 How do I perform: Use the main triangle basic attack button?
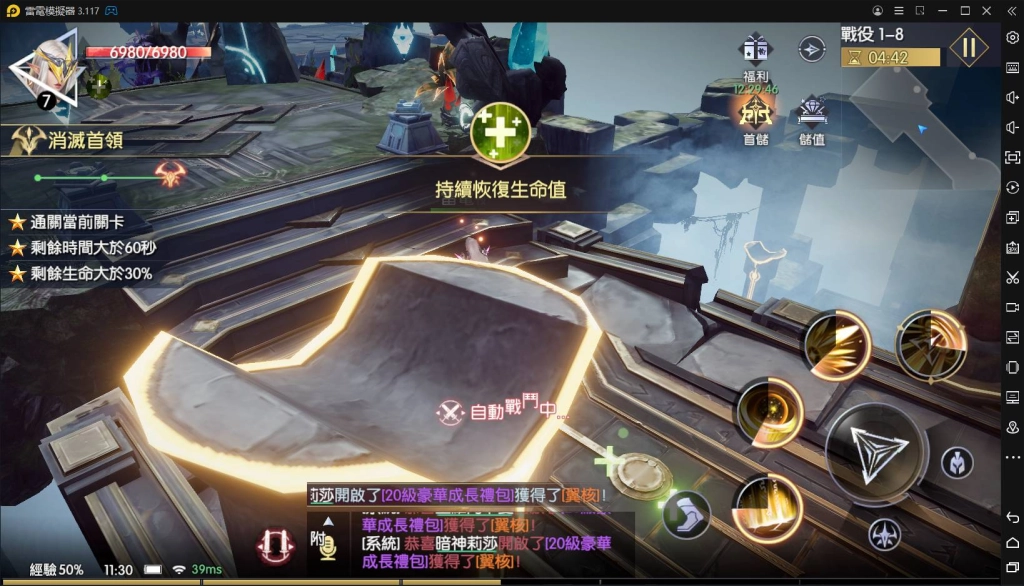[877, 453]
